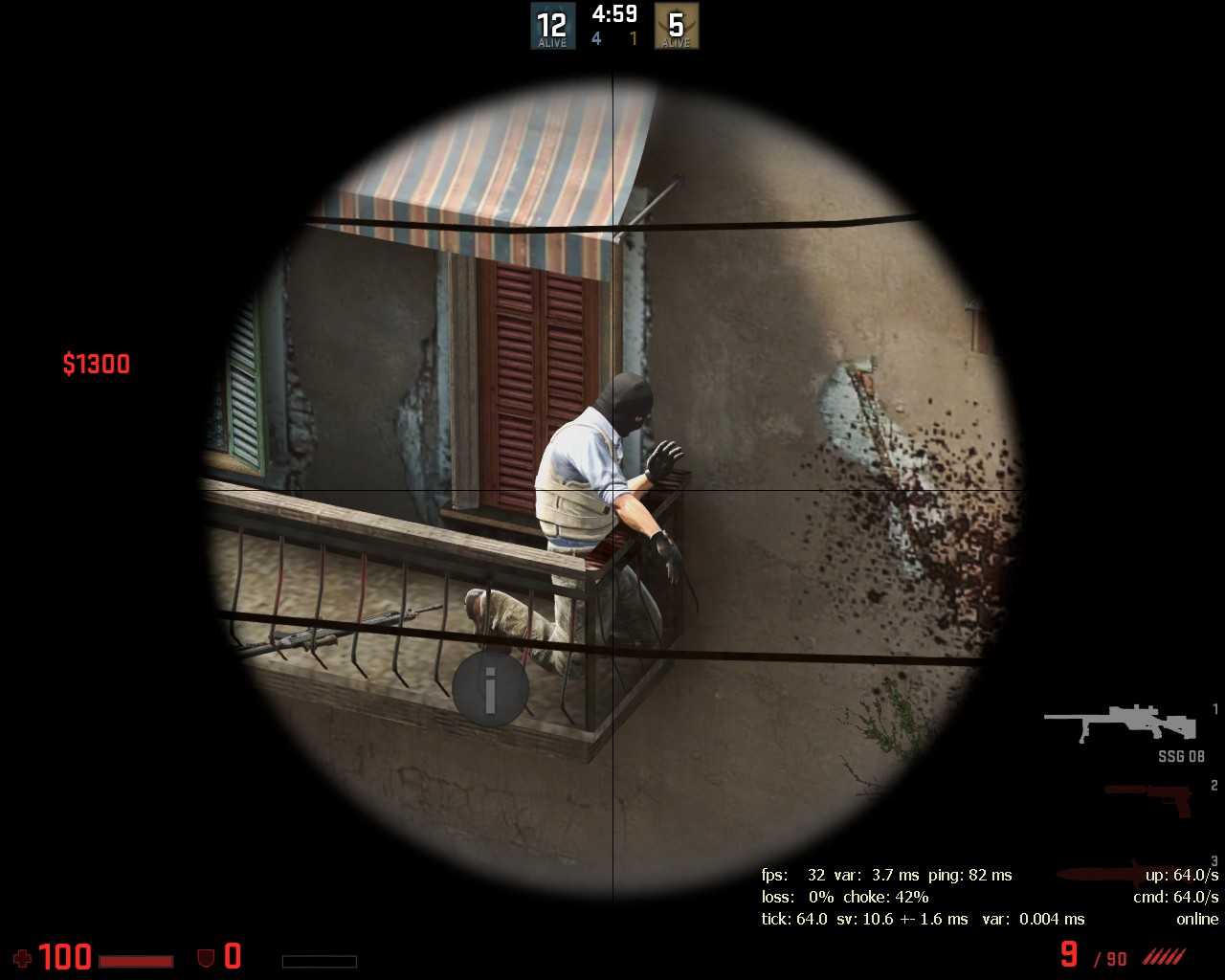Open the round info icon
This screenshot has width=1225, height=980.
click(490, 686)
